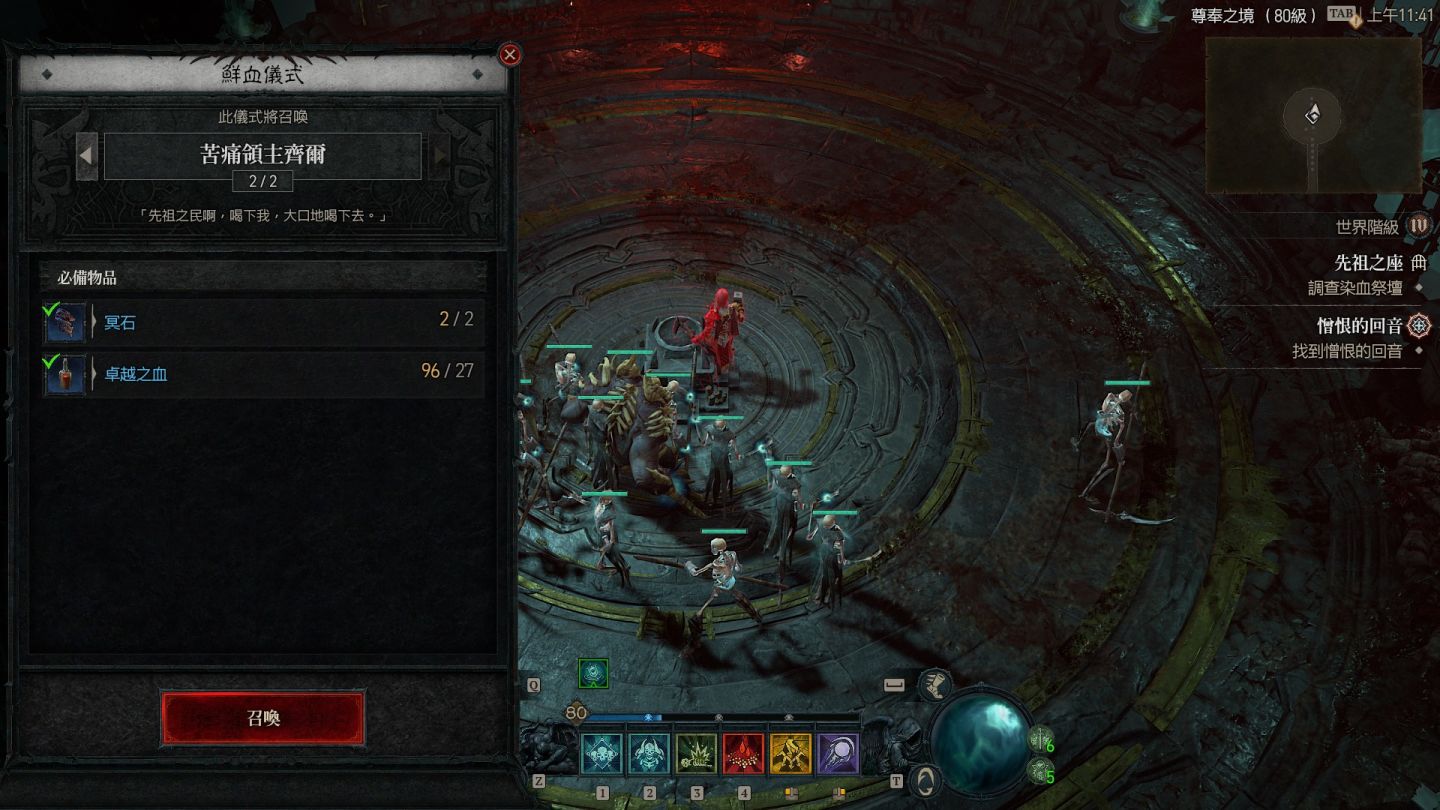Image resolution: width=1440 pixels, height=810 pixels.
Task: Activate the yellow golem skill
Action: [791, 754]
